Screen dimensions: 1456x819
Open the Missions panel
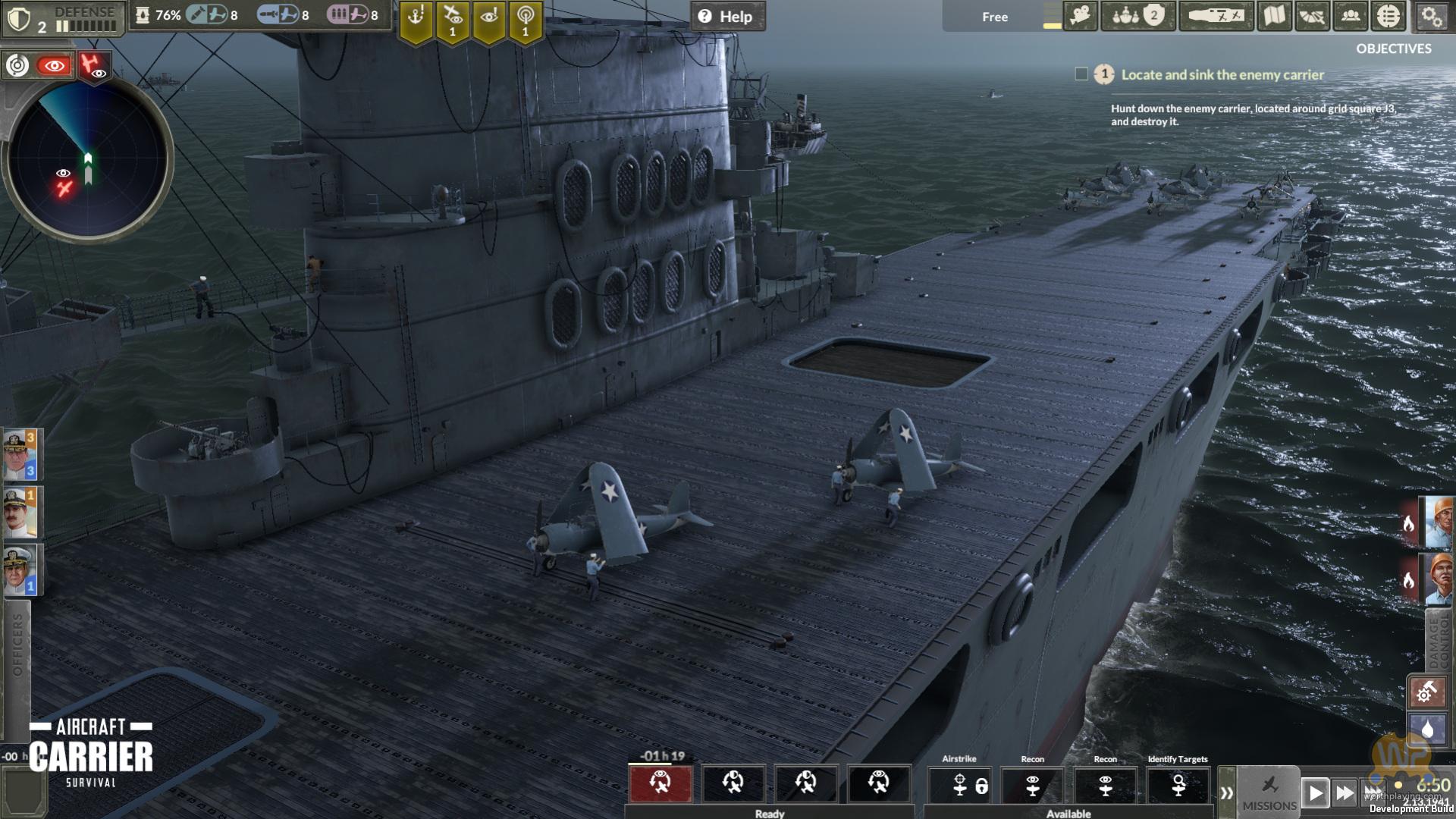pyautogui.click(x=1269, y=792)
